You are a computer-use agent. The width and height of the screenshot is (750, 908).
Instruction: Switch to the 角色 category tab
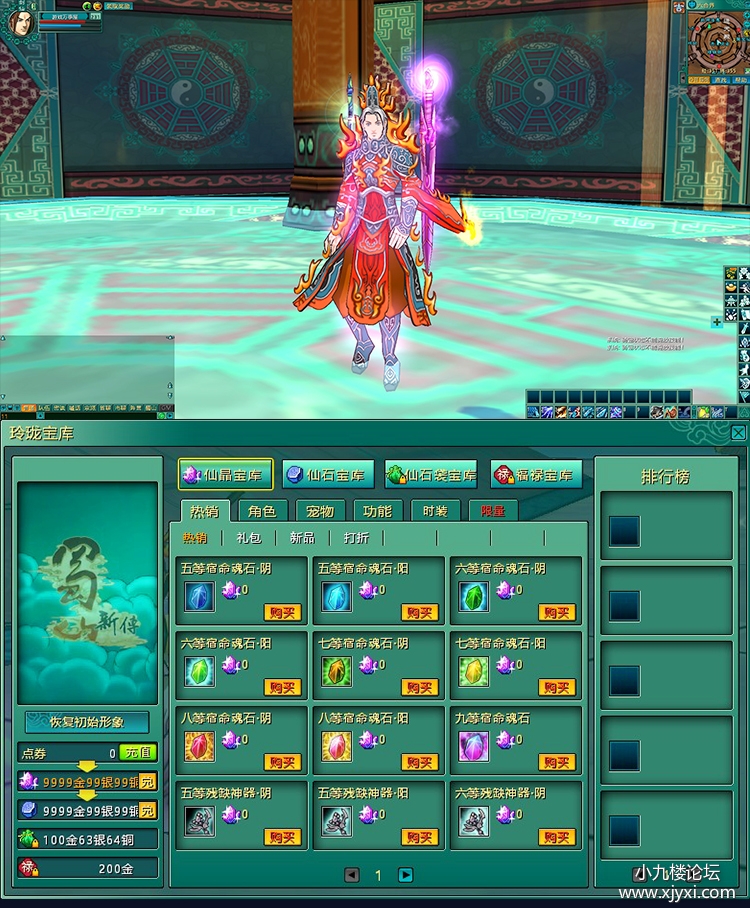point(263,511)
